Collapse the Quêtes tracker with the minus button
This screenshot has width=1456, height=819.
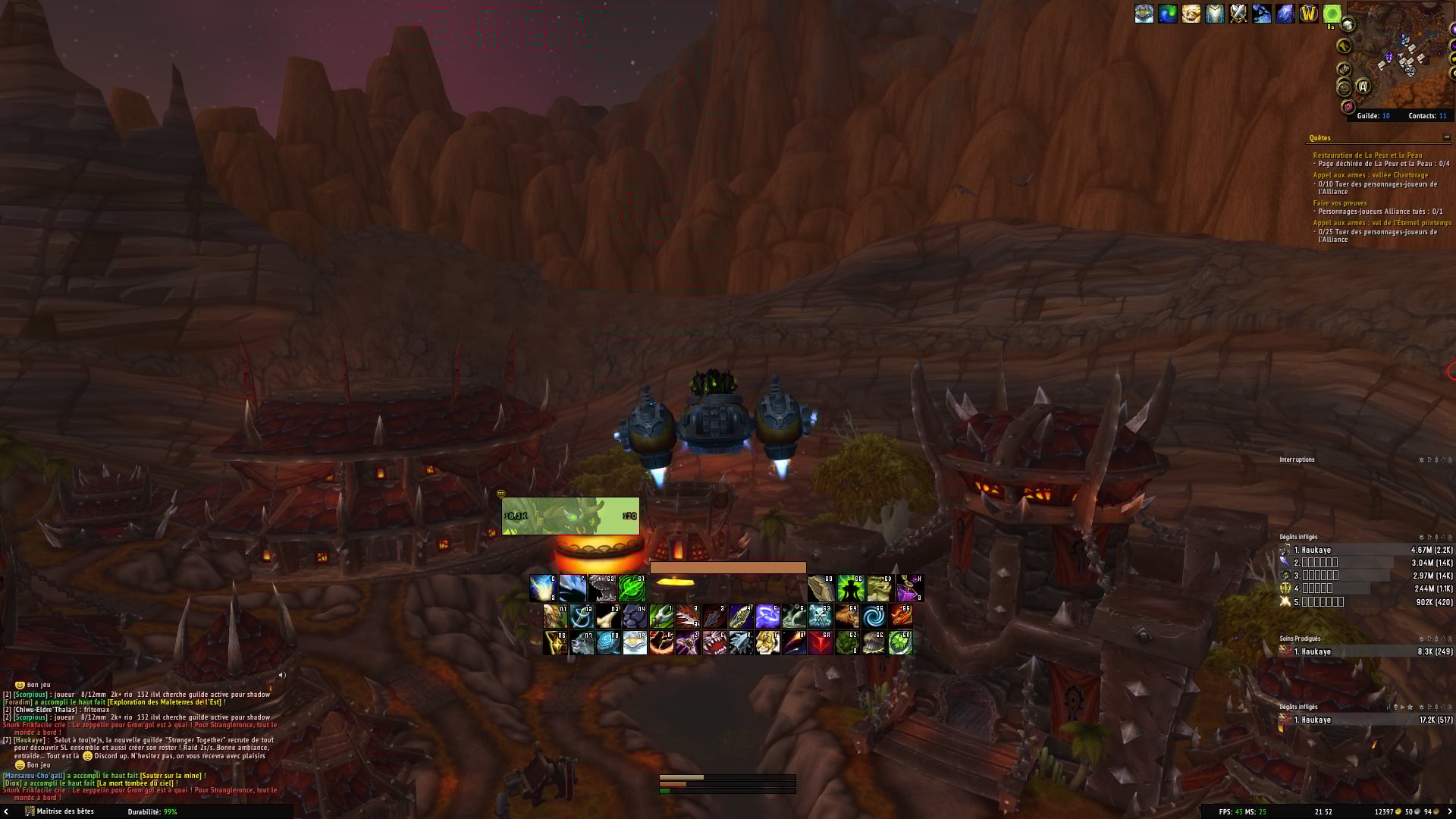tap(1446, 137)
